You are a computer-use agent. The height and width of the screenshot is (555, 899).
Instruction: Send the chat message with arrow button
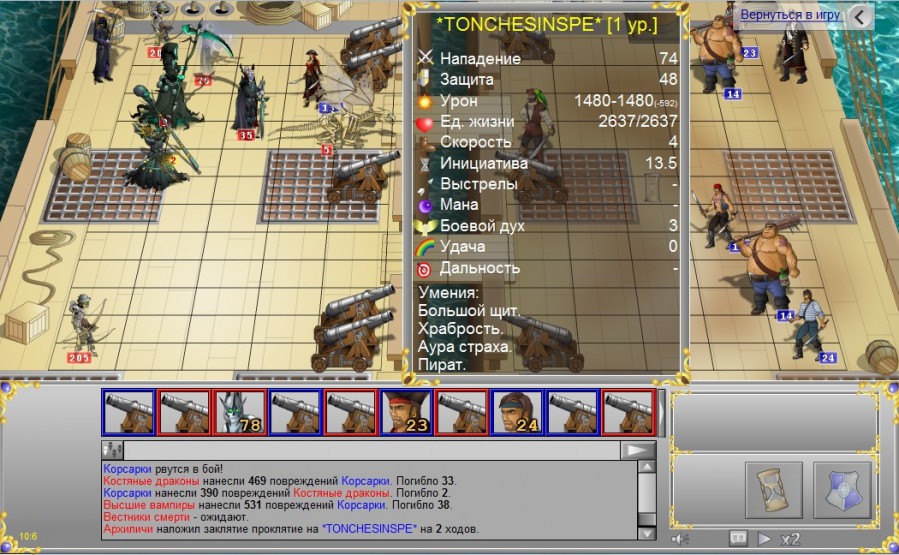pos(637,451)
